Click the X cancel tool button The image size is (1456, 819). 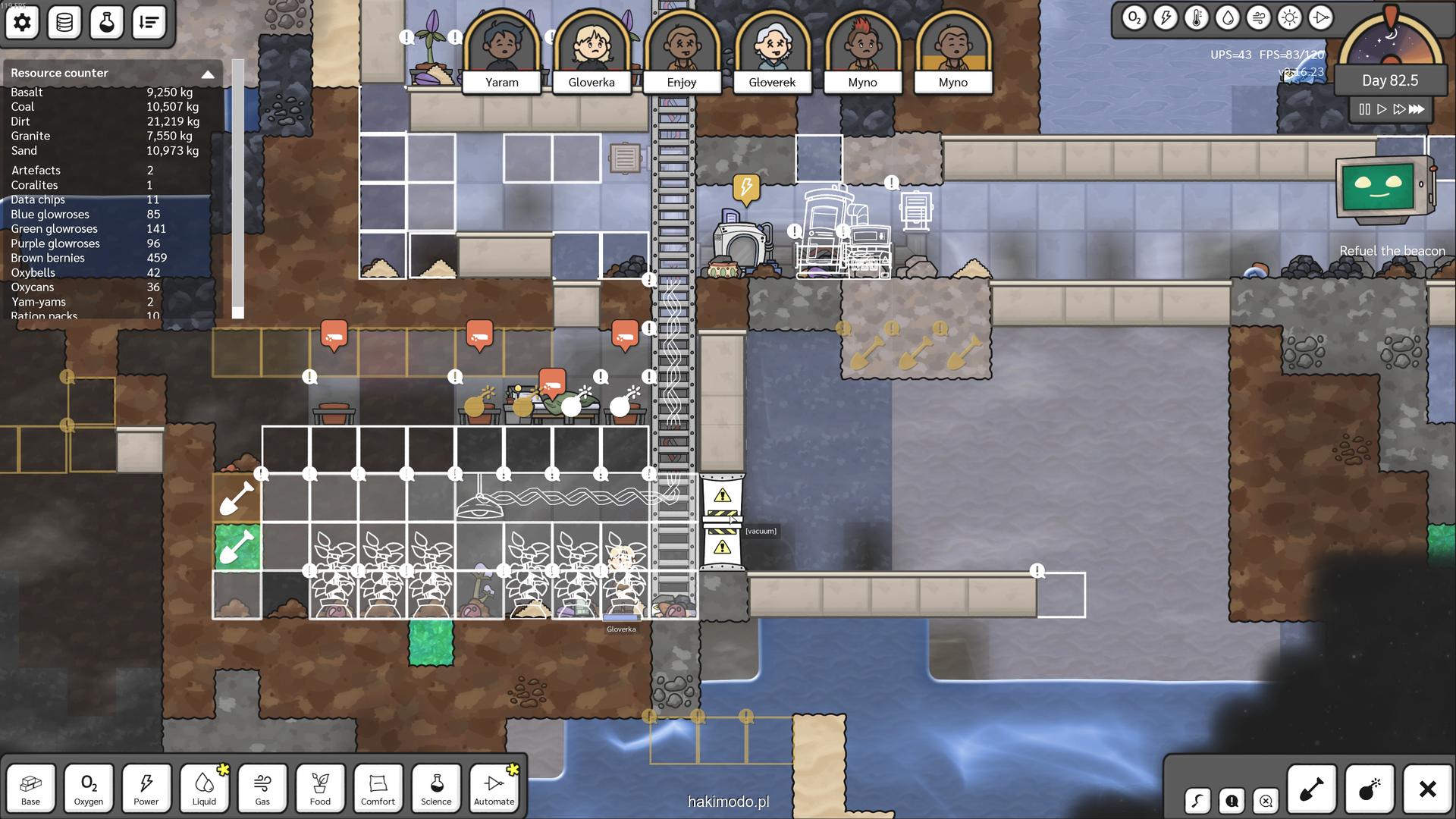(1427, 789)
